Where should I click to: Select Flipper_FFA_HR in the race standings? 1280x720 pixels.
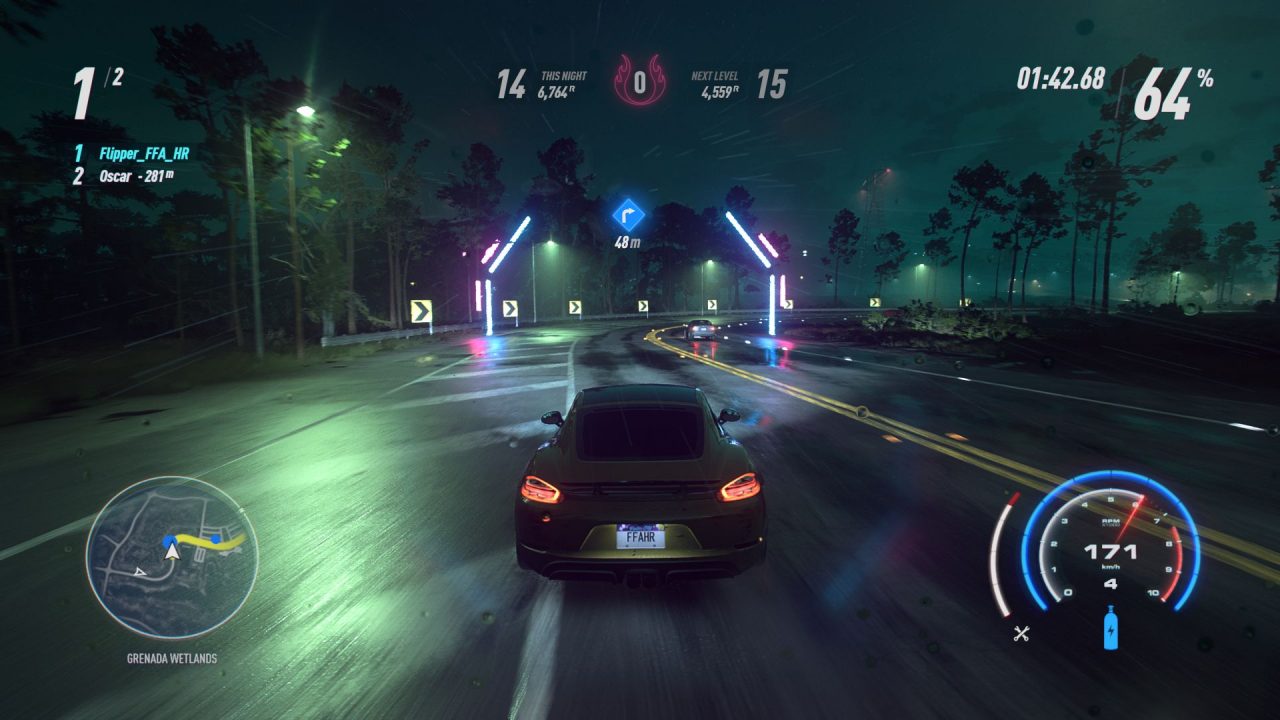point(144,154)
